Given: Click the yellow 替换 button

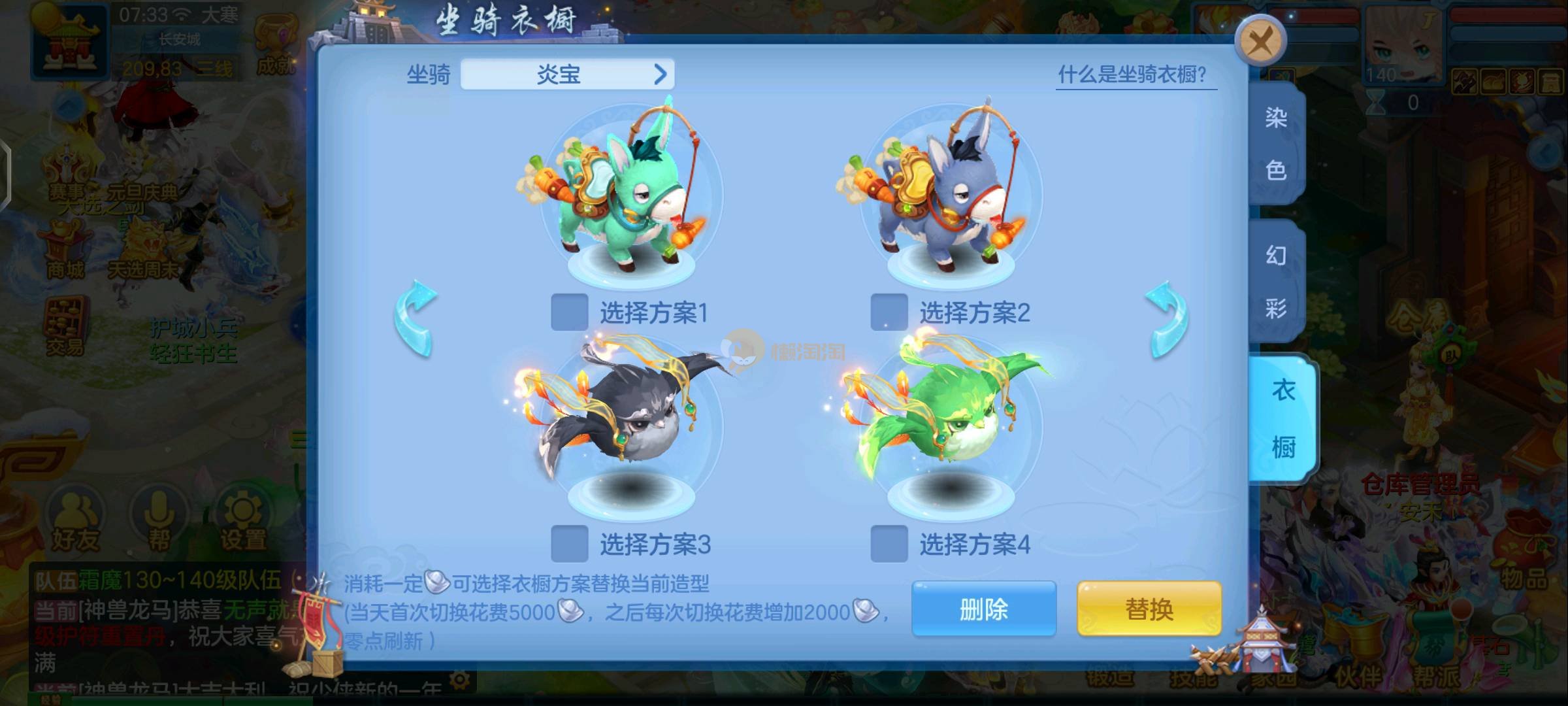Looking at the screenshot, I should 1149,609.
